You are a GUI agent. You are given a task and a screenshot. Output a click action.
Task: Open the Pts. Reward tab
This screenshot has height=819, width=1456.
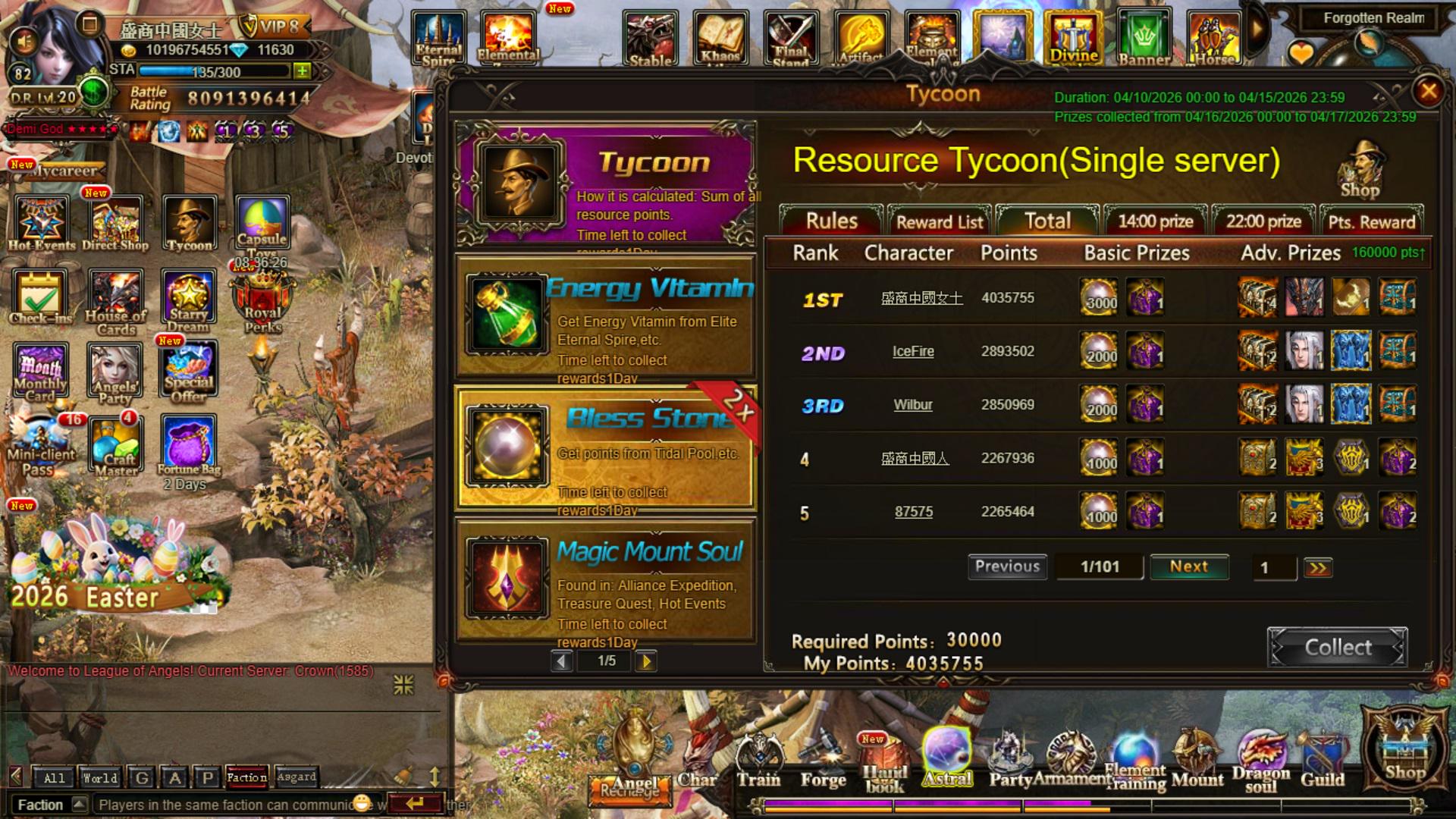pos(1371,221)
